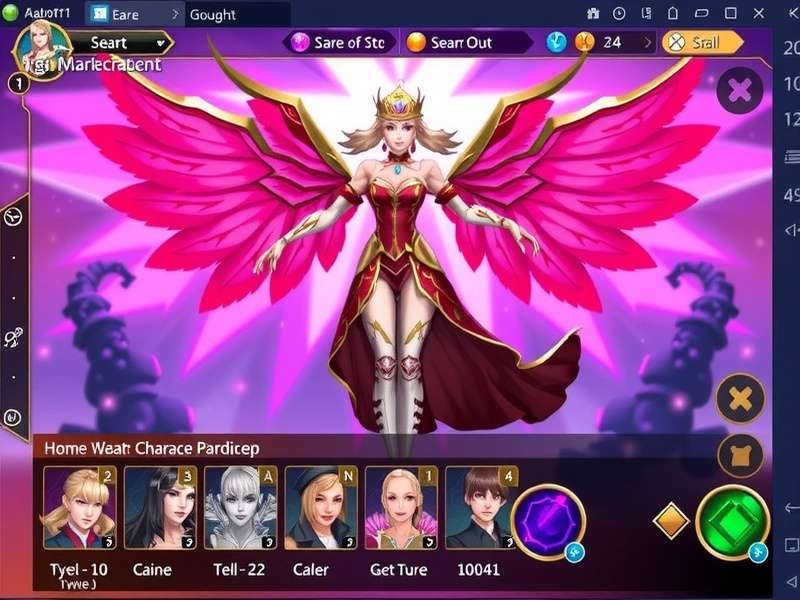Select the Tyel - 10 blonde character portrait
The height and width of the screenshot is (600, 800).
(x=79, y=508)
